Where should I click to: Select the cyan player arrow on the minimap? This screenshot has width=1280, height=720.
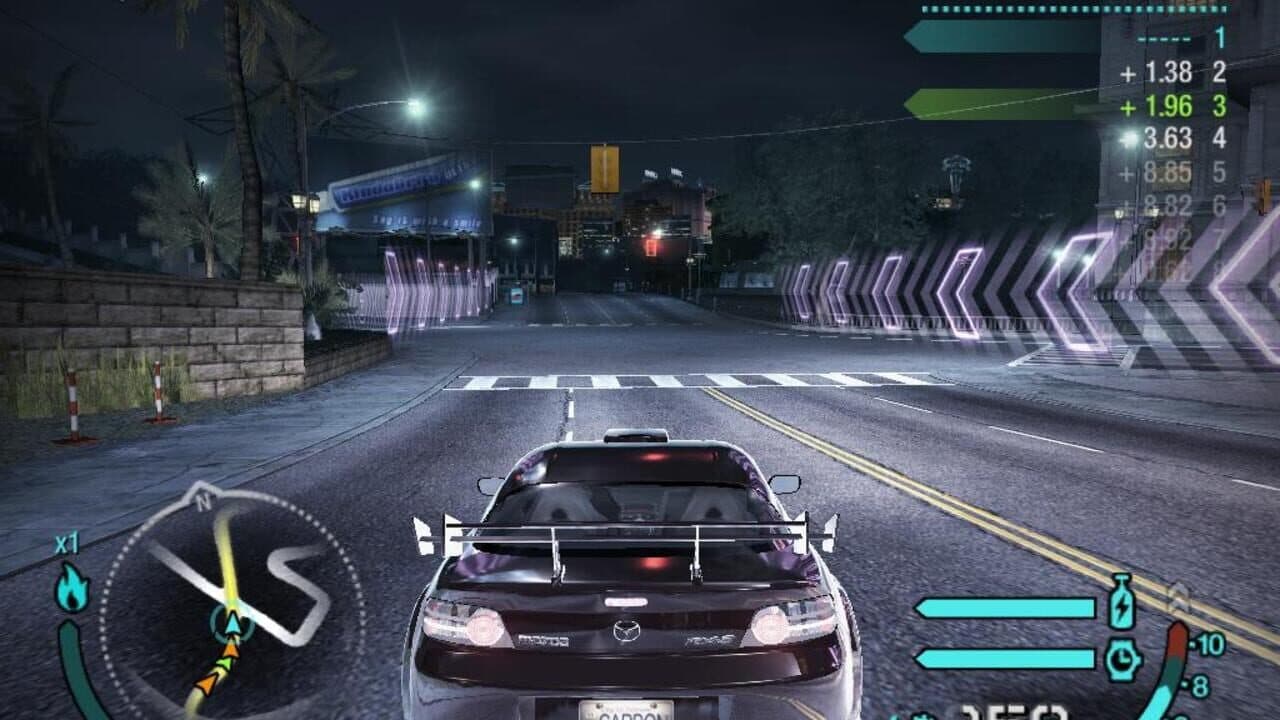tap(233, 624)
